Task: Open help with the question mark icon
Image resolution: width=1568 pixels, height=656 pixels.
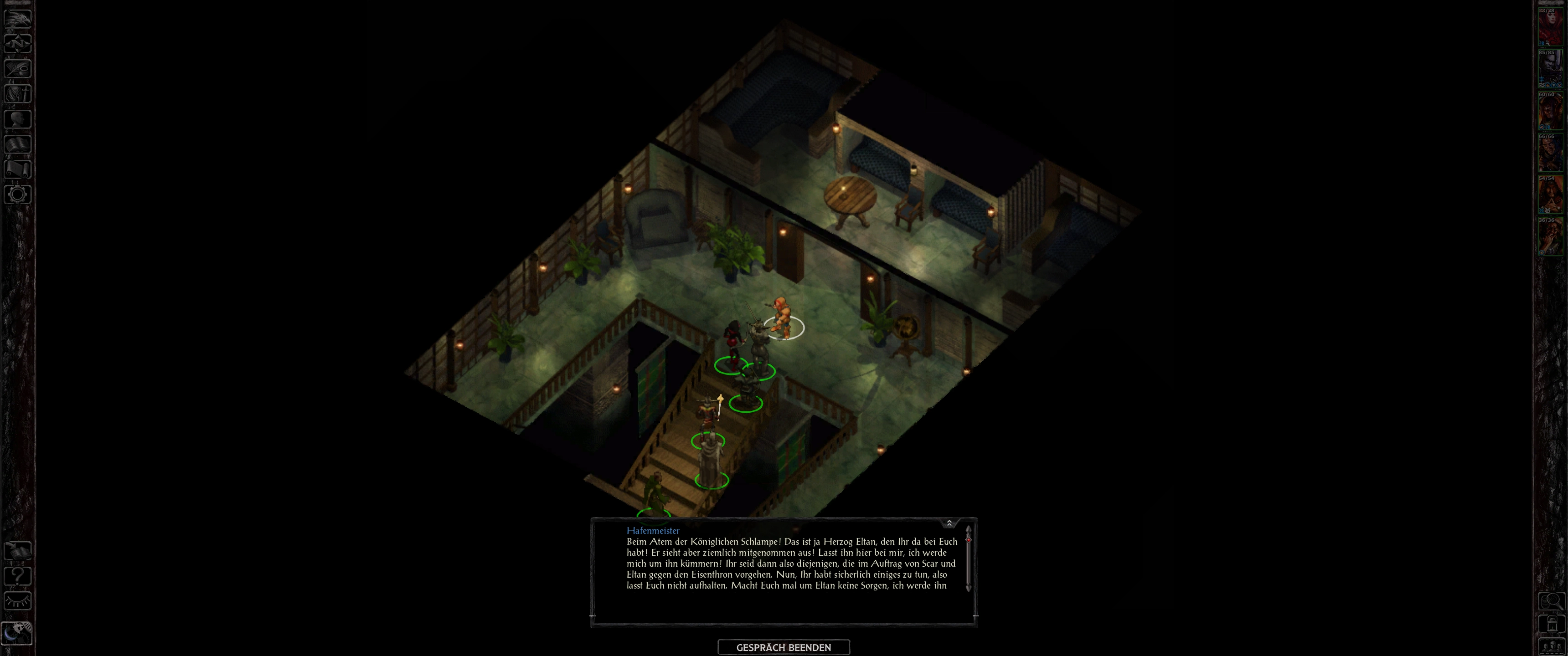Action: pyautogui.click(x=18, y=576)
